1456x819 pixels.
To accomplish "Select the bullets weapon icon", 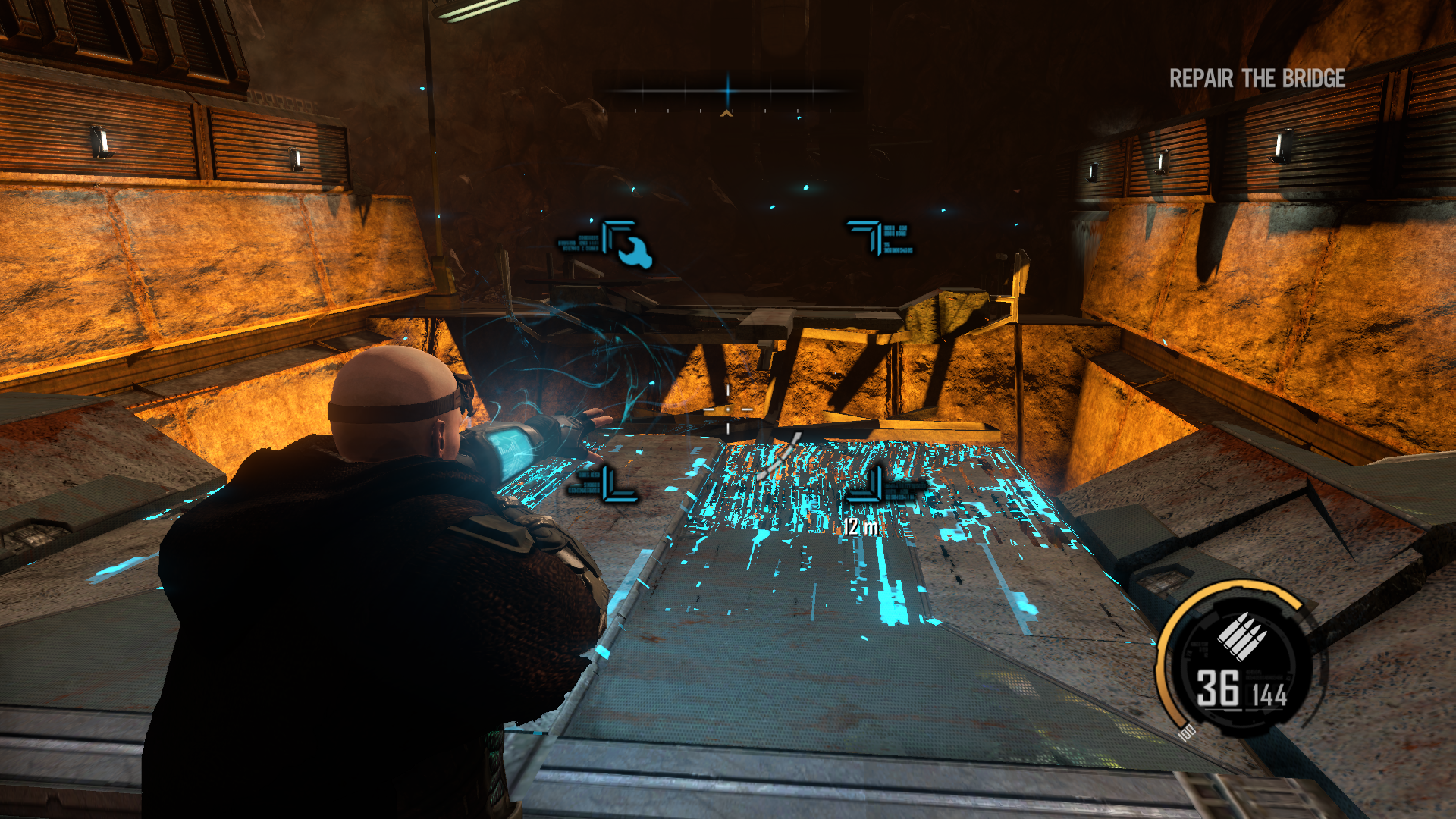I will [1241, 635].
